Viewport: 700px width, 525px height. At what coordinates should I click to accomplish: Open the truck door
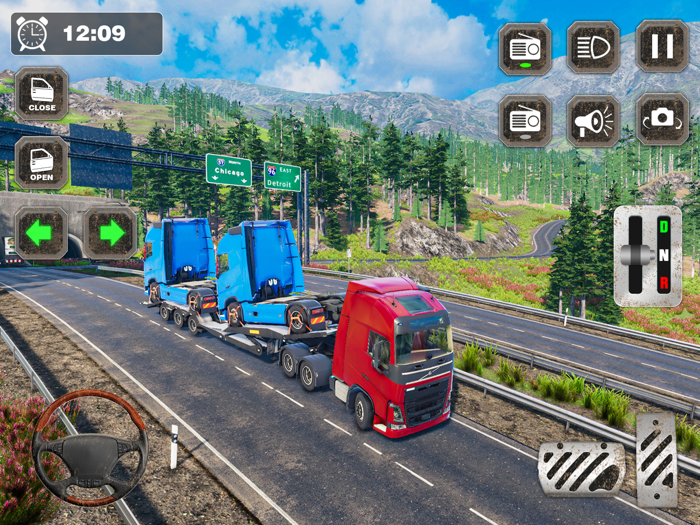(42, 163)
